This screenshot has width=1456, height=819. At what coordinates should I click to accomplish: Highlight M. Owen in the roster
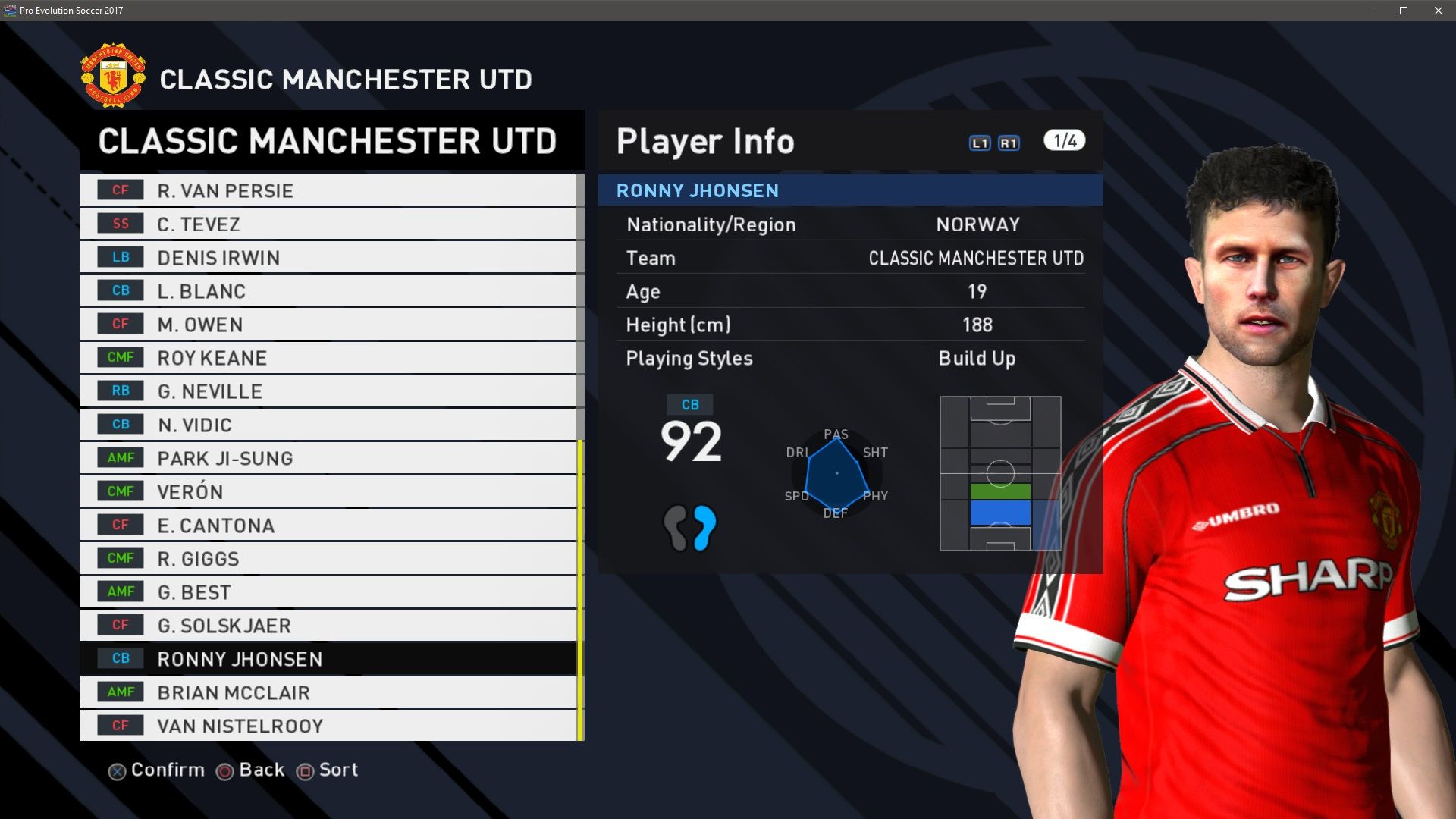(x=328, y=324)
